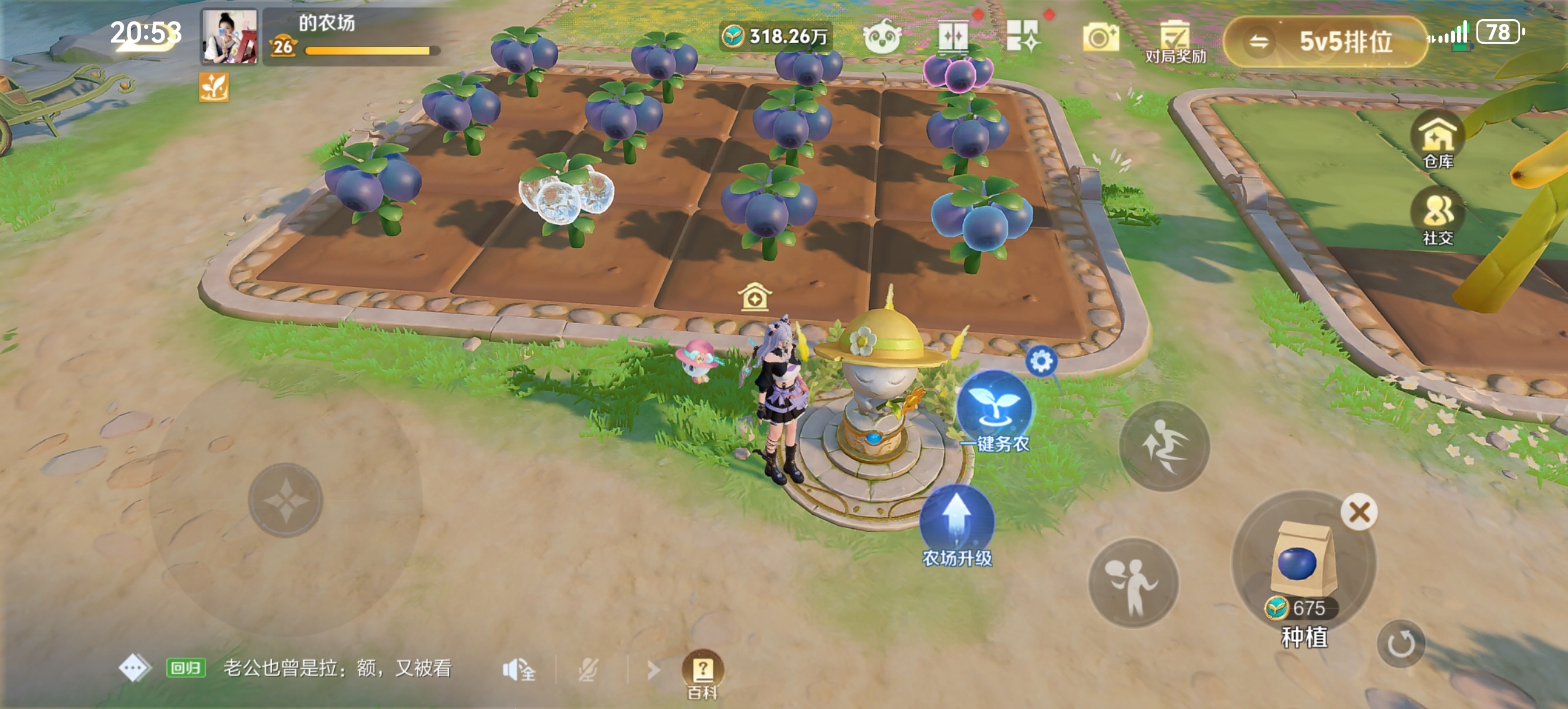Open the 仓库 warehouse
The width and height of the screenshot is (1568, 709).
[1438, 141]
